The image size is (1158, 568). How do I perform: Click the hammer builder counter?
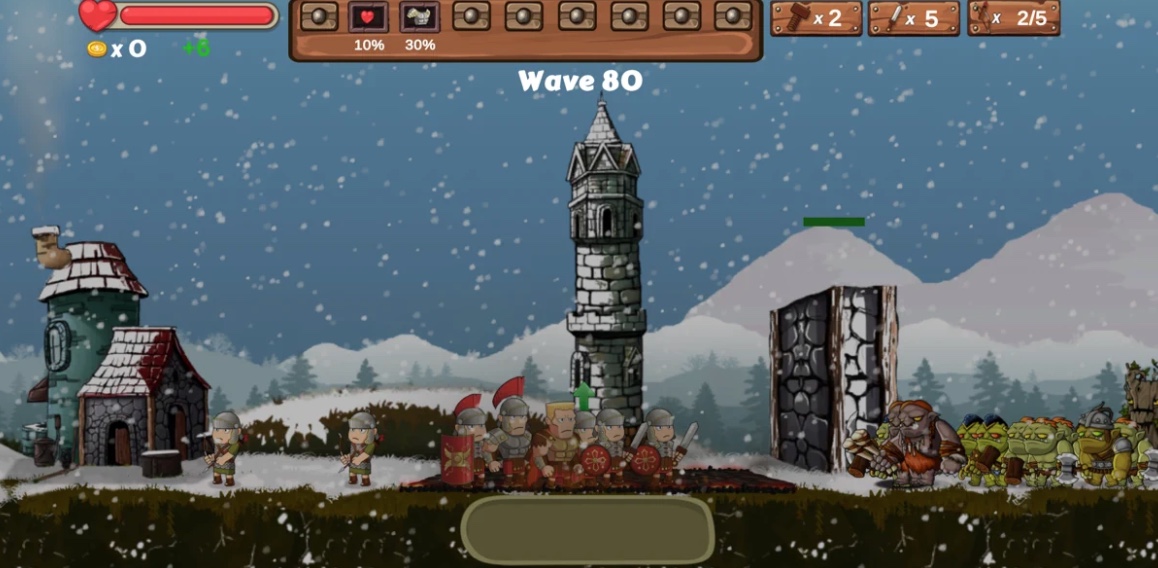[x=816, y=18]
